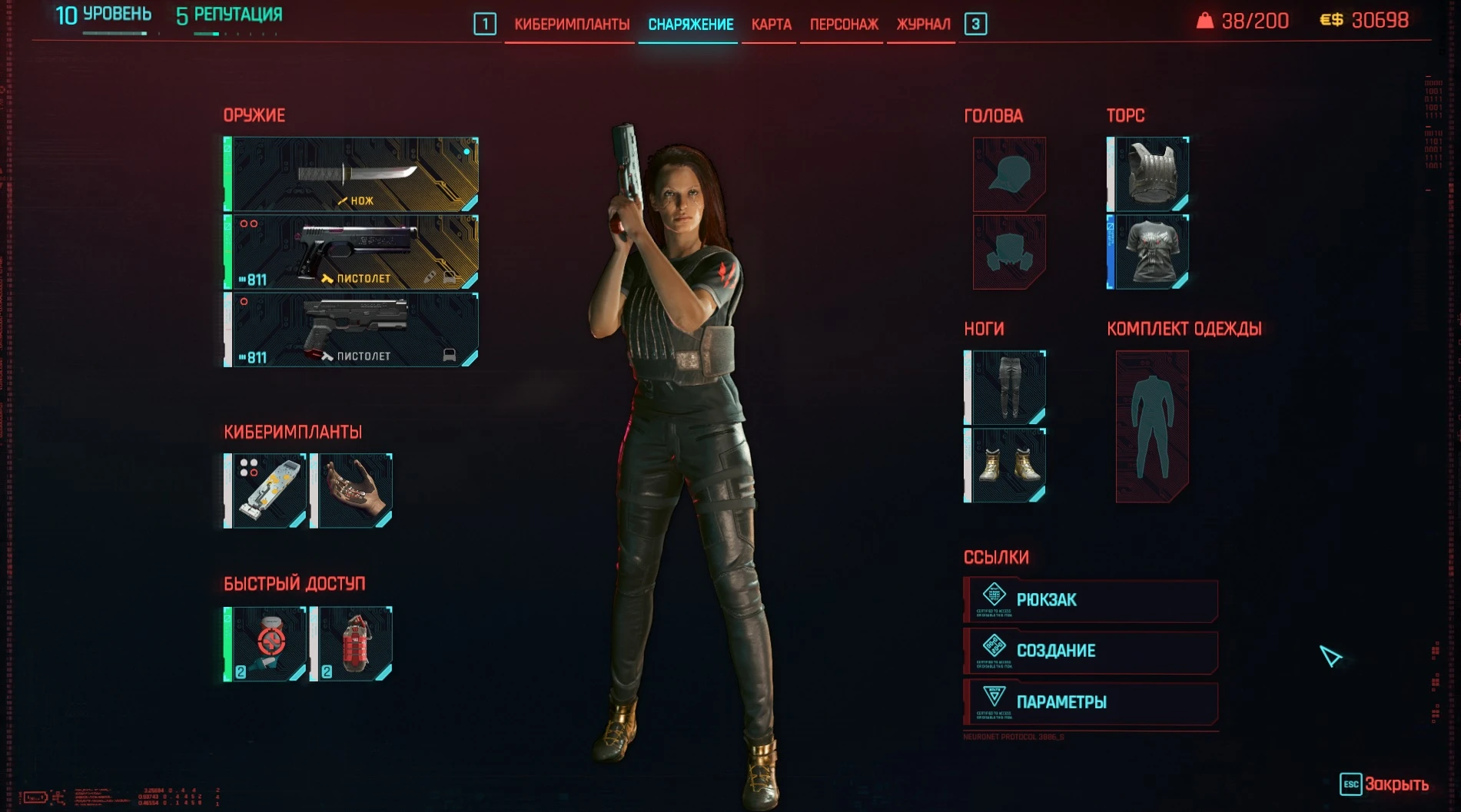Viewport: 1461px width, 812px height.
Task: Open the ПЕРСОНАЖ tab
Action: pos(842,24)
